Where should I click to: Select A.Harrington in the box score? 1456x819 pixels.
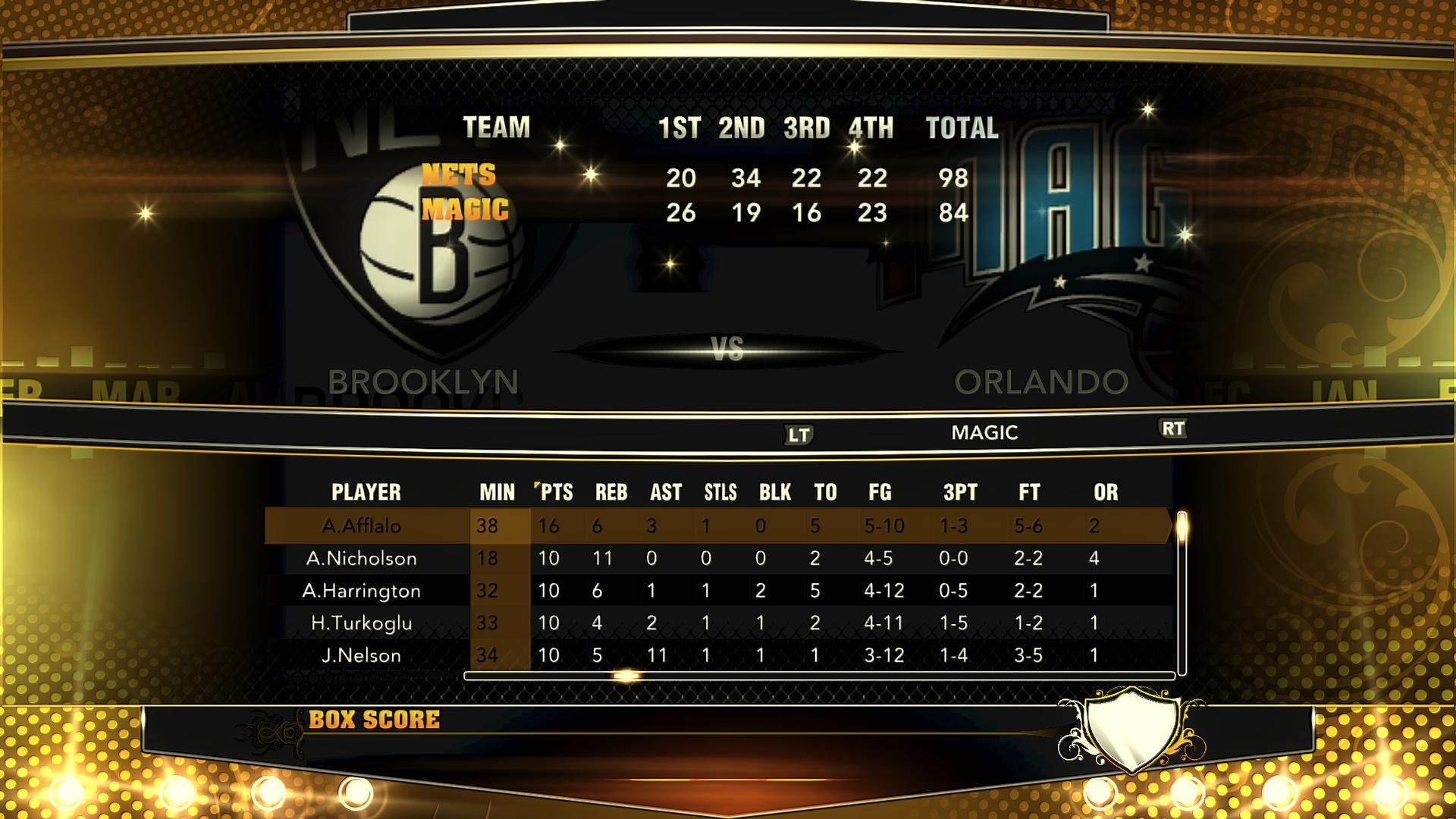click(361, 591)
